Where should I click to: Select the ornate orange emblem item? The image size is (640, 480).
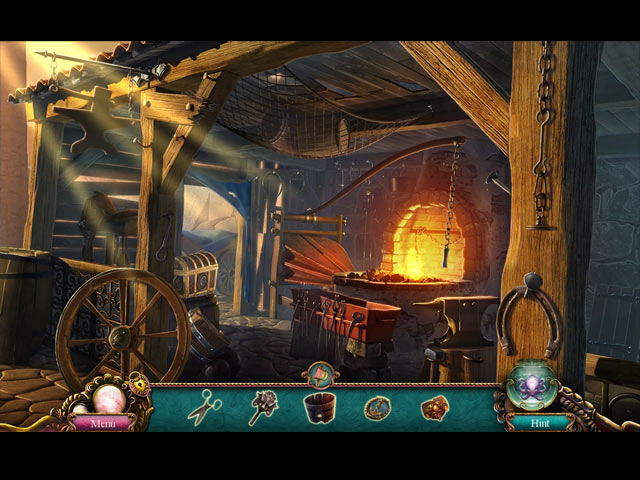(434, 407)
